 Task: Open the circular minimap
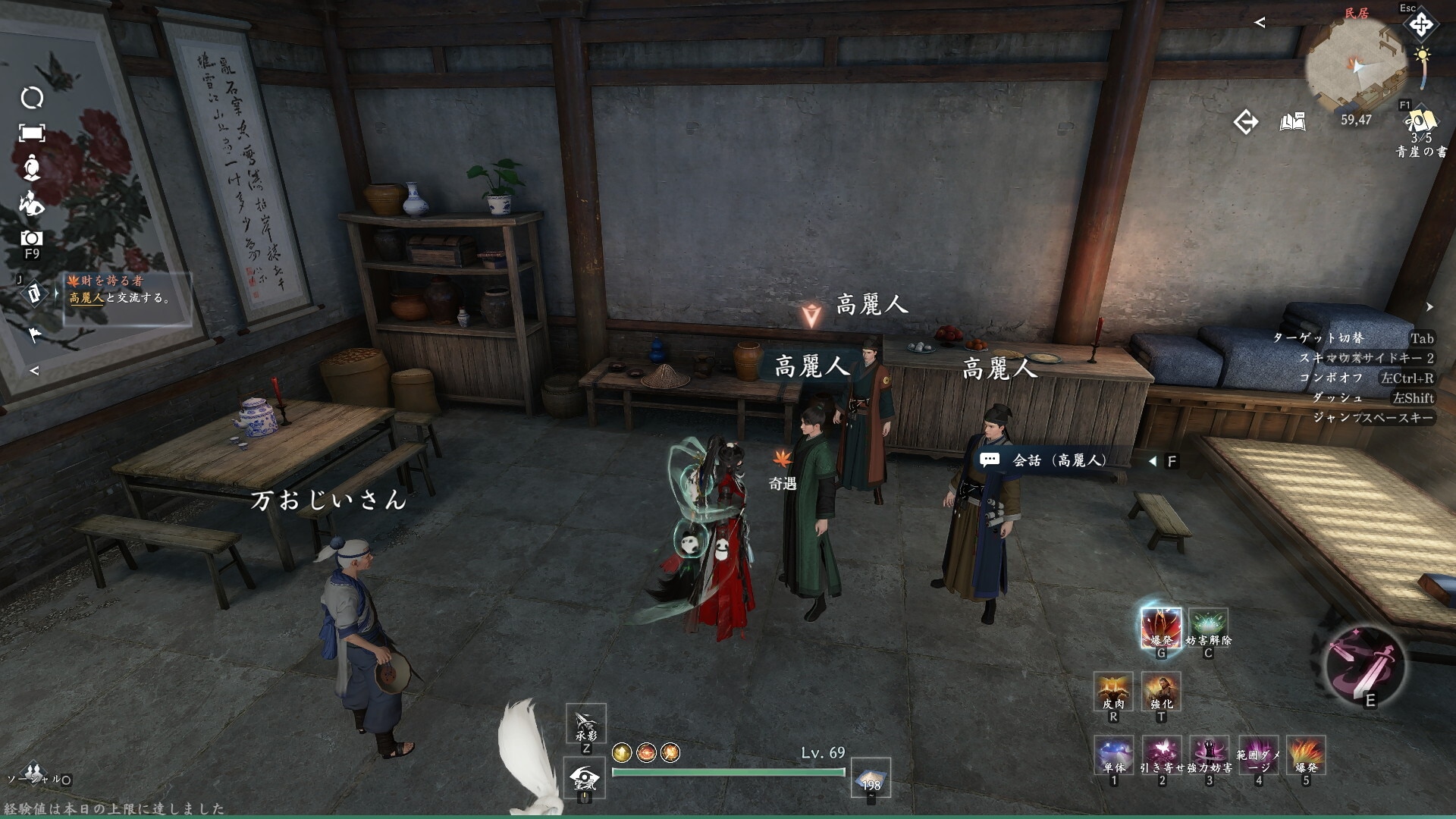pos(1356,67)
